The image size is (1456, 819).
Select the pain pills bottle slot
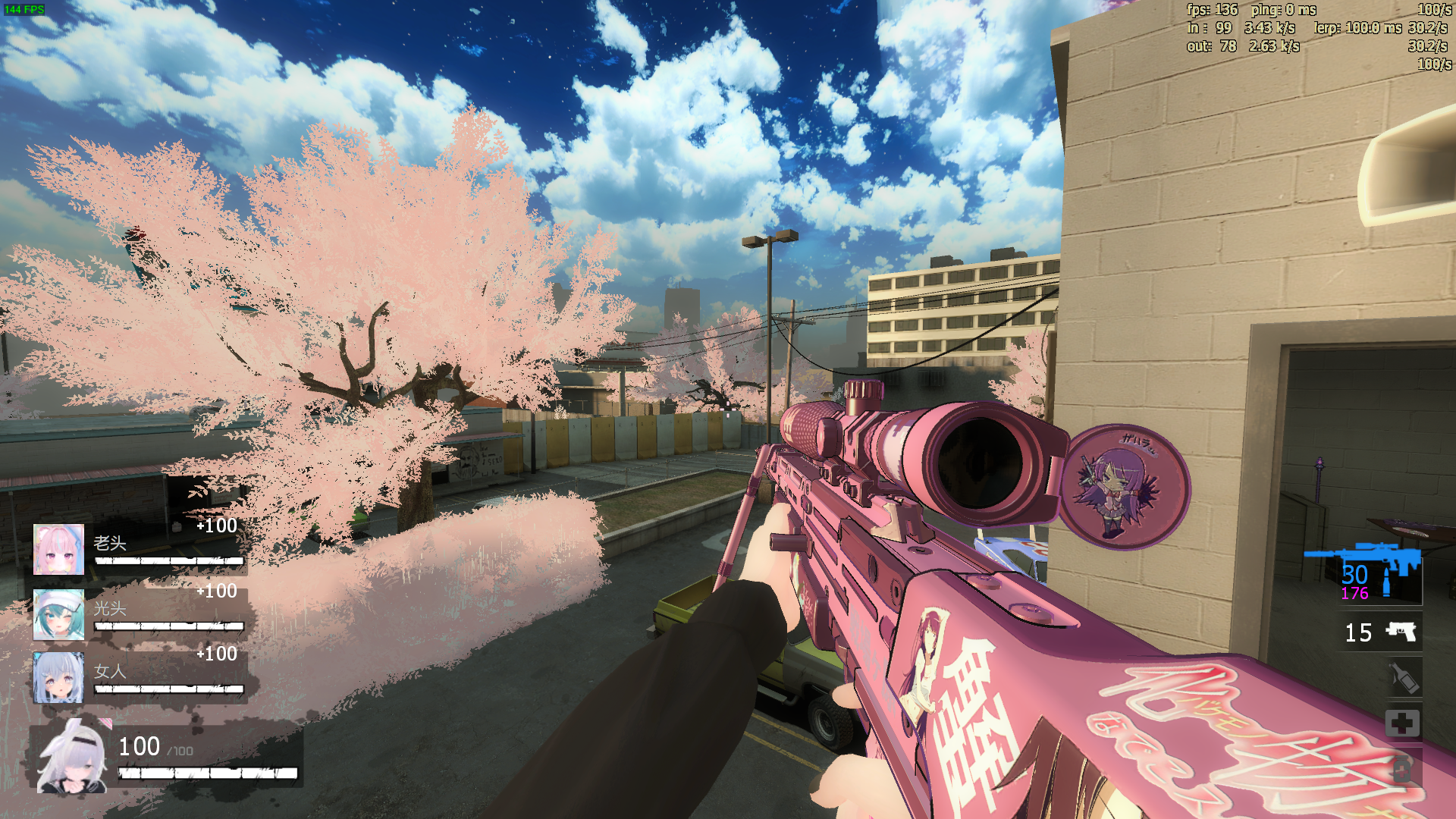(x=1401, y=769)
